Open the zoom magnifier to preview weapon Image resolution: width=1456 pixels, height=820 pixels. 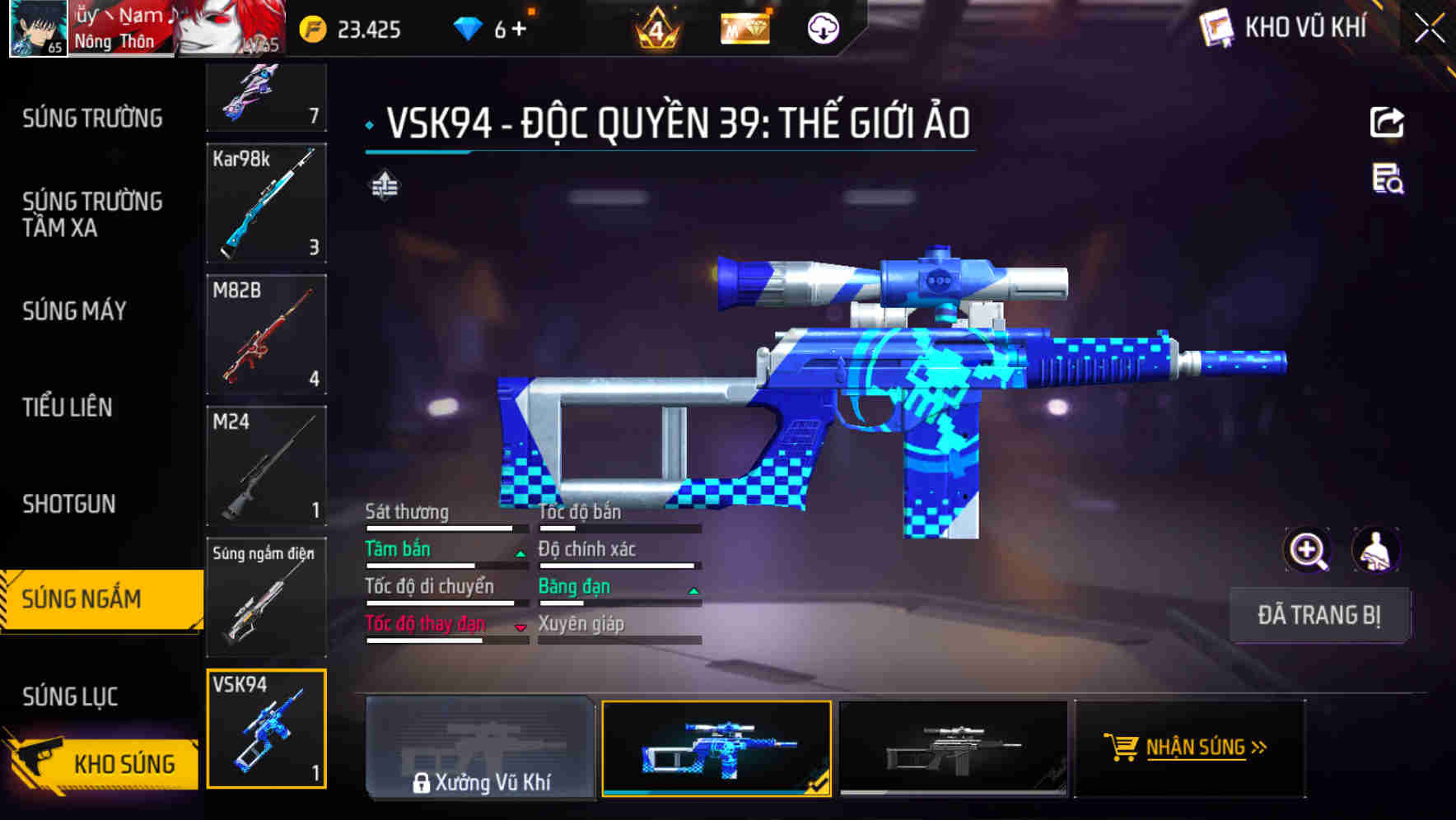1308,550
